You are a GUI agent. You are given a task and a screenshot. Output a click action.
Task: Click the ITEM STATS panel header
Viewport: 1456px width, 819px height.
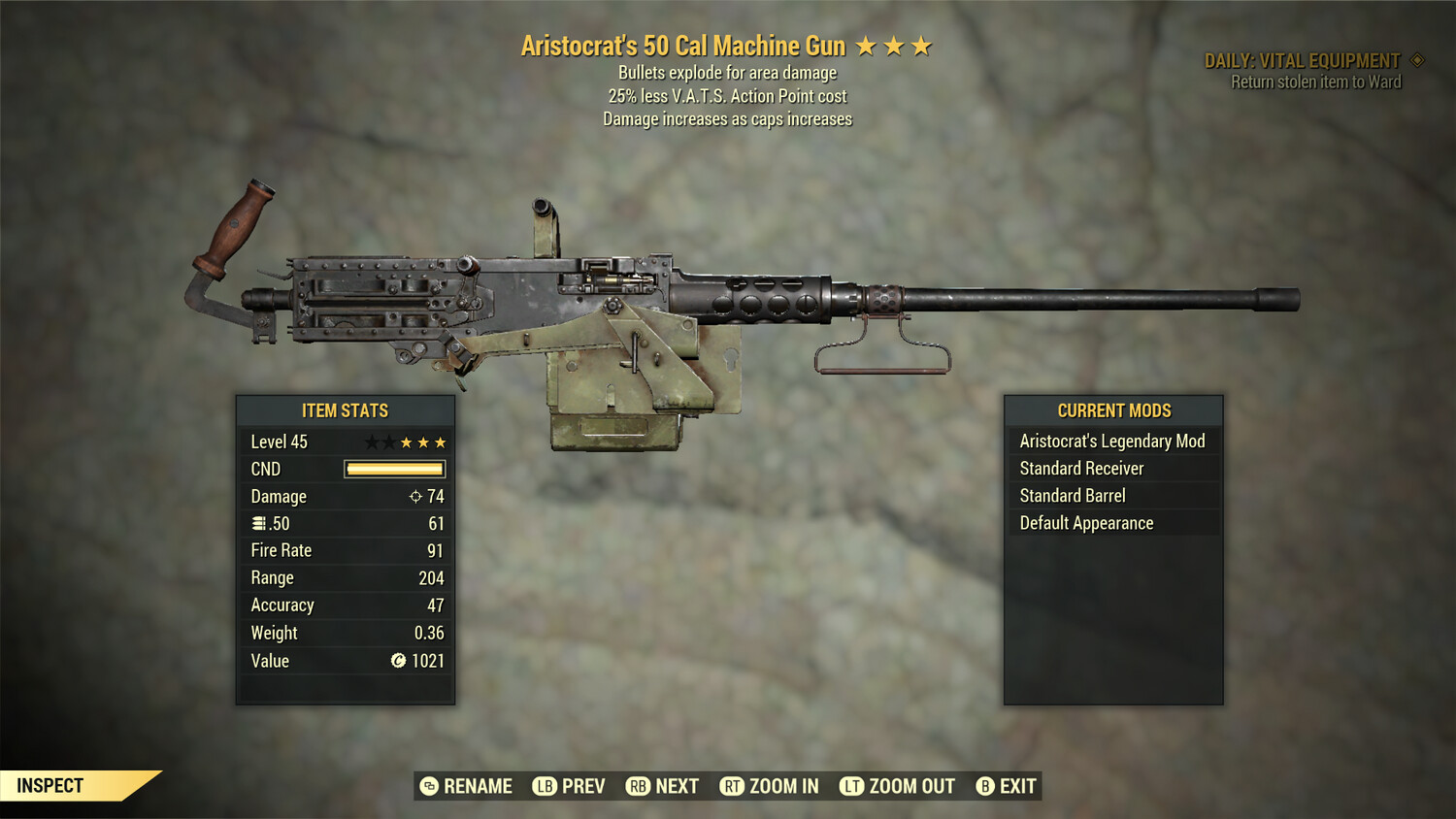click(345, 410)
